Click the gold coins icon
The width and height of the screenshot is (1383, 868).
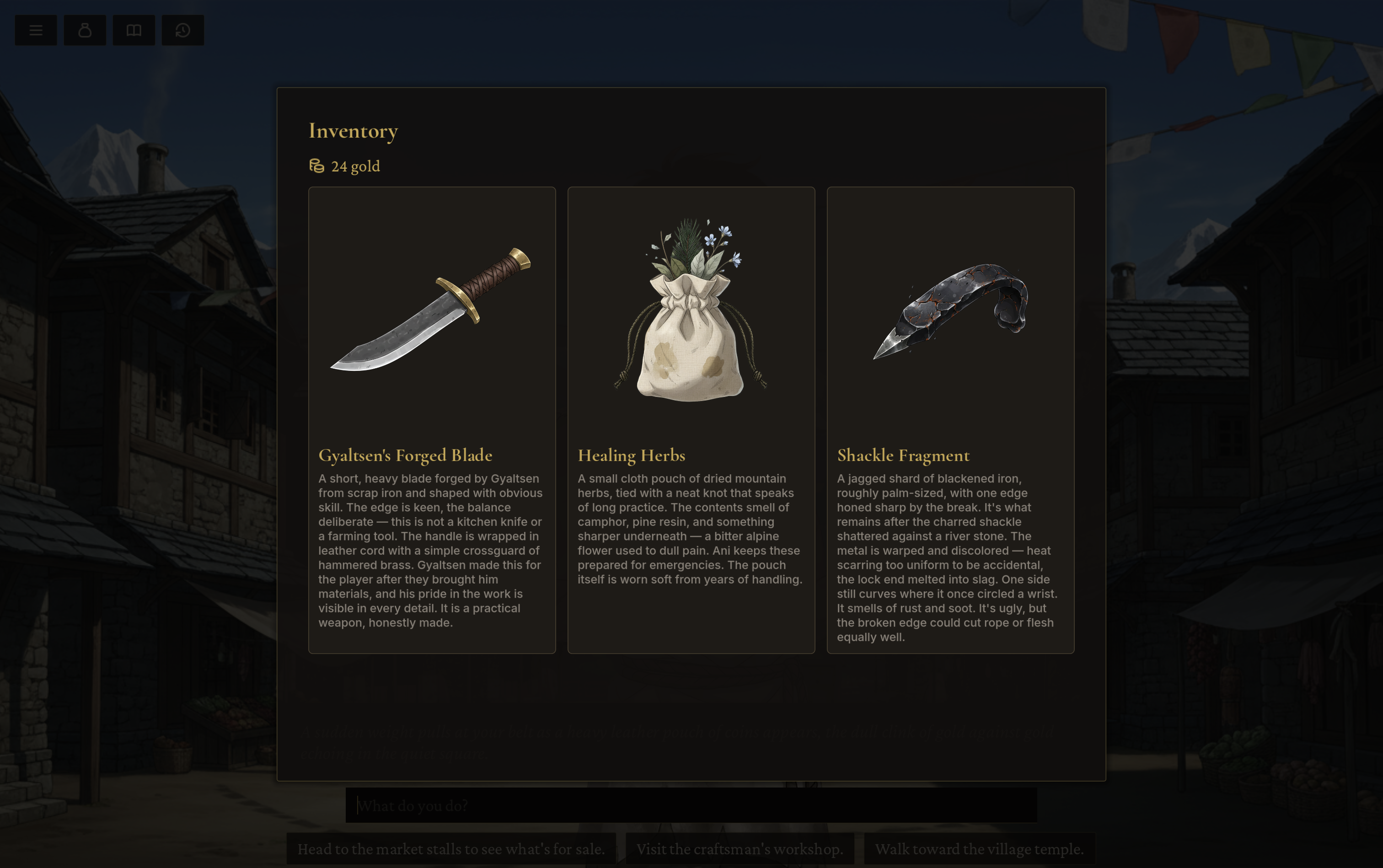(x=316, y=166)
